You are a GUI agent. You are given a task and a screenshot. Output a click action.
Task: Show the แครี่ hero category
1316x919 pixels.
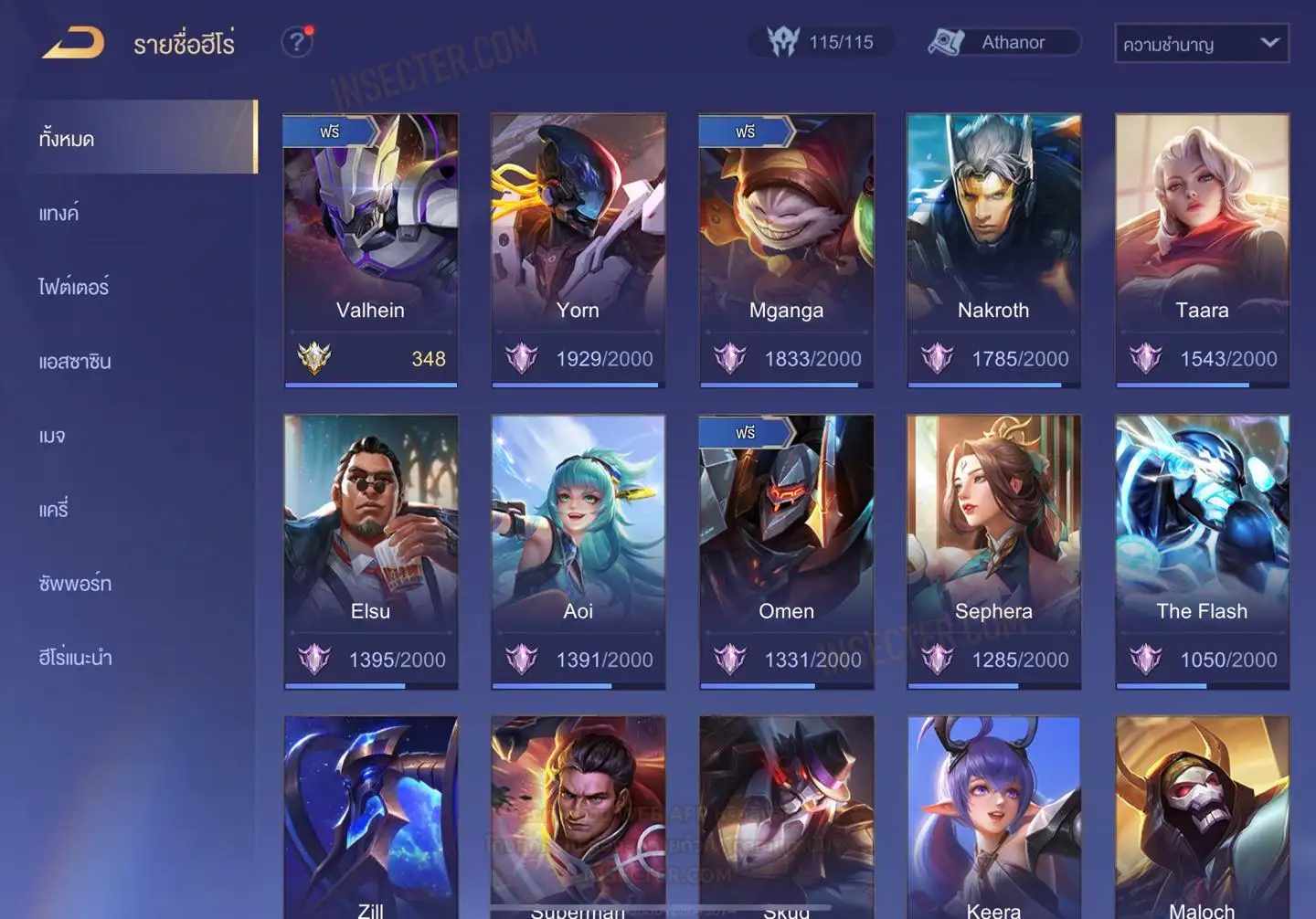pyautogui.click(x=54, y=509)
